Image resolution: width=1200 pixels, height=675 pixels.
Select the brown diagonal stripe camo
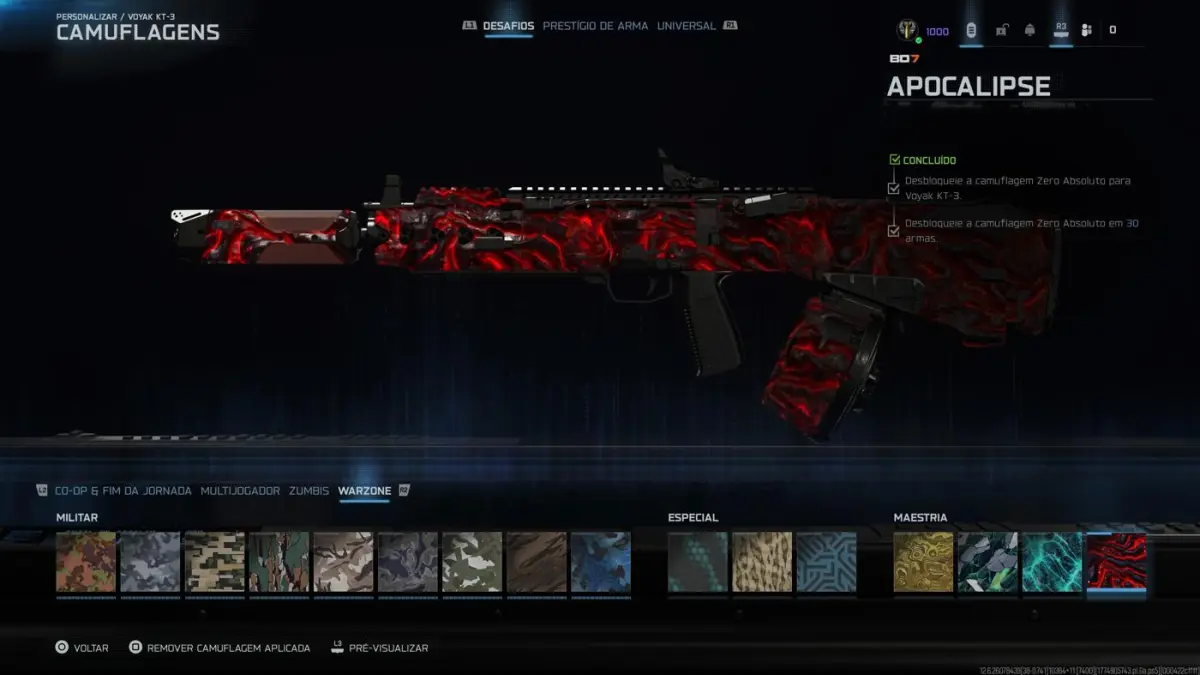536,562
